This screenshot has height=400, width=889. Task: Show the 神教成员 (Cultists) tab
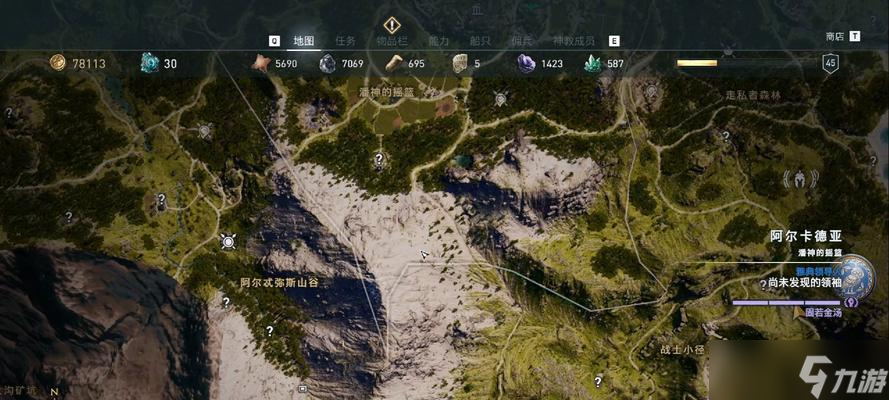click(574, 41)
